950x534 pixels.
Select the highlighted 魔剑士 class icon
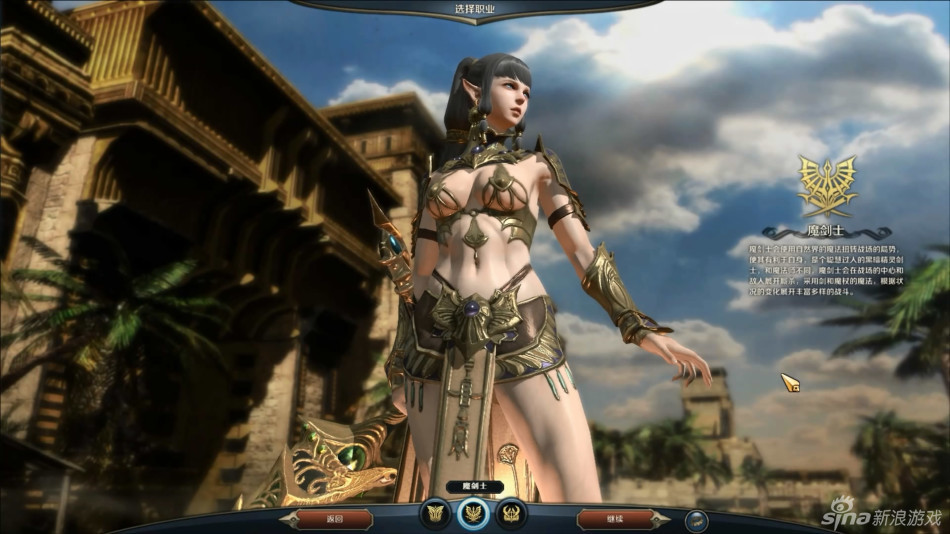click(x=473, y=514)
